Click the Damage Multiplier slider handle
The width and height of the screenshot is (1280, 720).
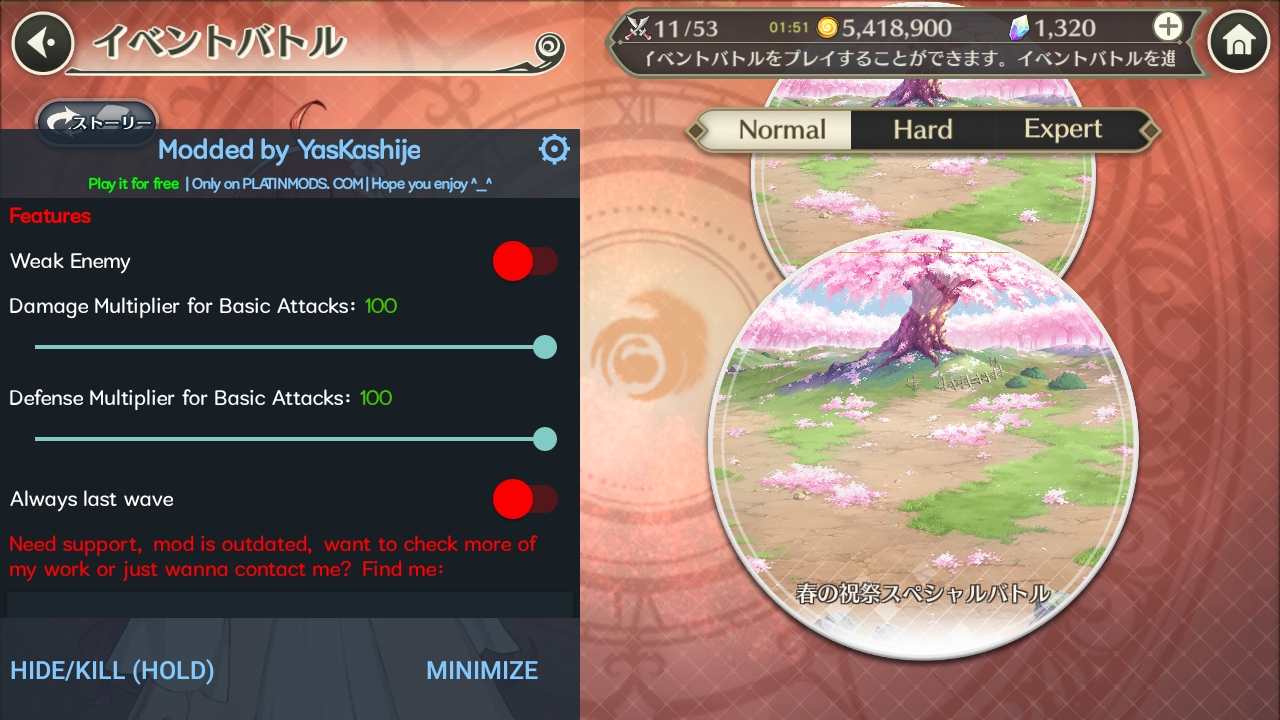click(x=545, y=347)
